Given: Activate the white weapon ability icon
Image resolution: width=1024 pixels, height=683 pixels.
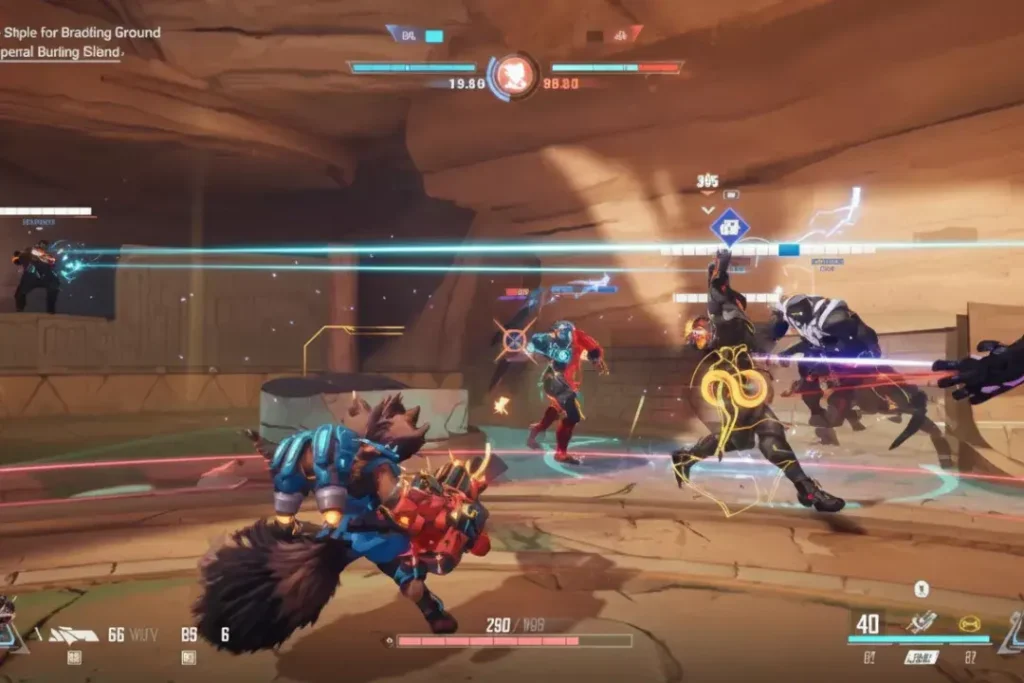Looking at the screenshot, I should click(x=921, y=622).
